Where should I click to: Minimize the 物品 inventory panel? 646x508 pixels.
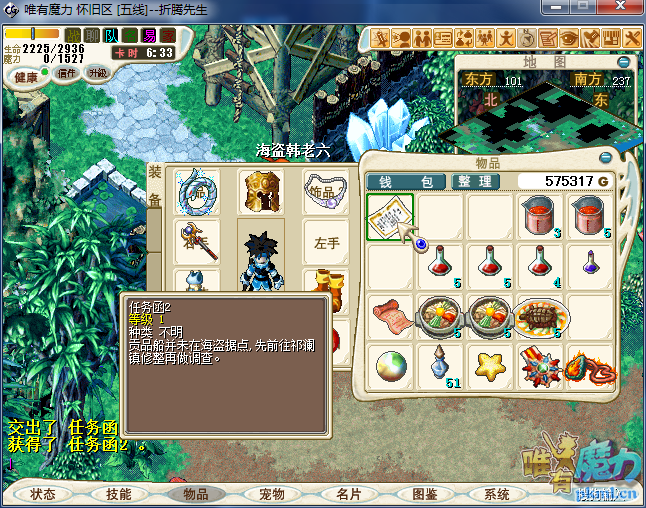[x=606, y=158]
